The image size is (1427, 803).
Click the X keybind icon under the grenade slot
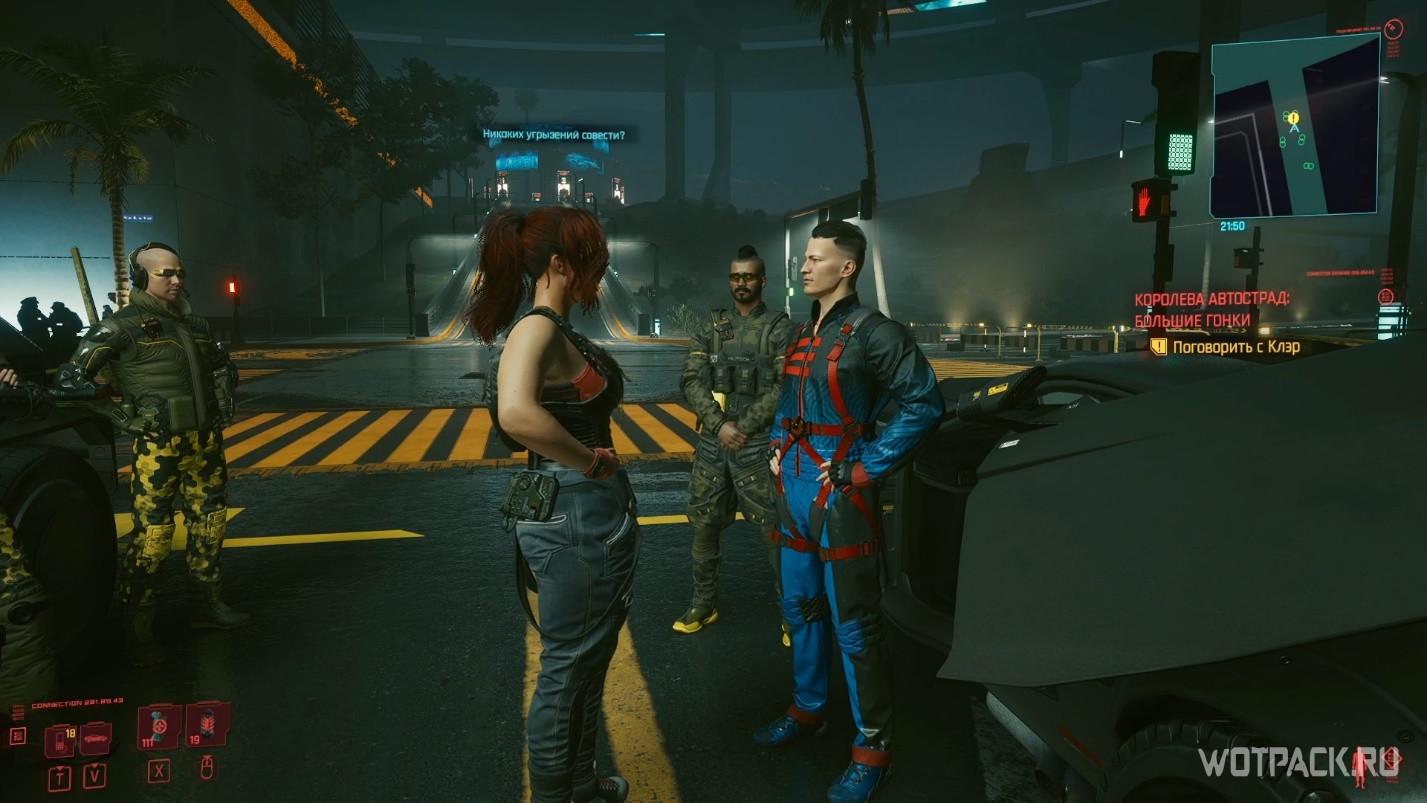[160, 772]
